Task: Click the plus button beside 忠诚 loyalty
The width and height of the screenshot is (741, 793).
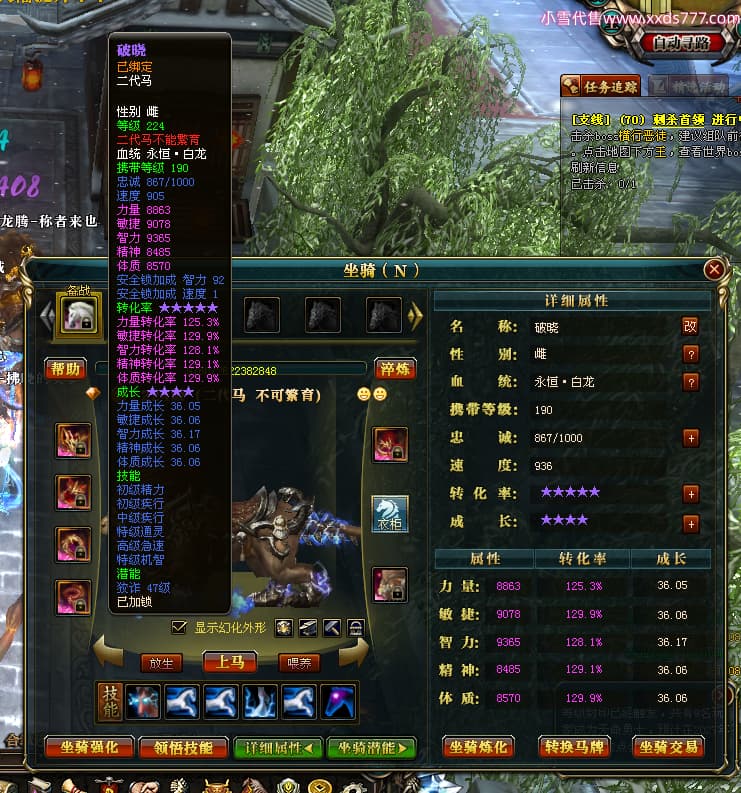Action: coord(690,438)
